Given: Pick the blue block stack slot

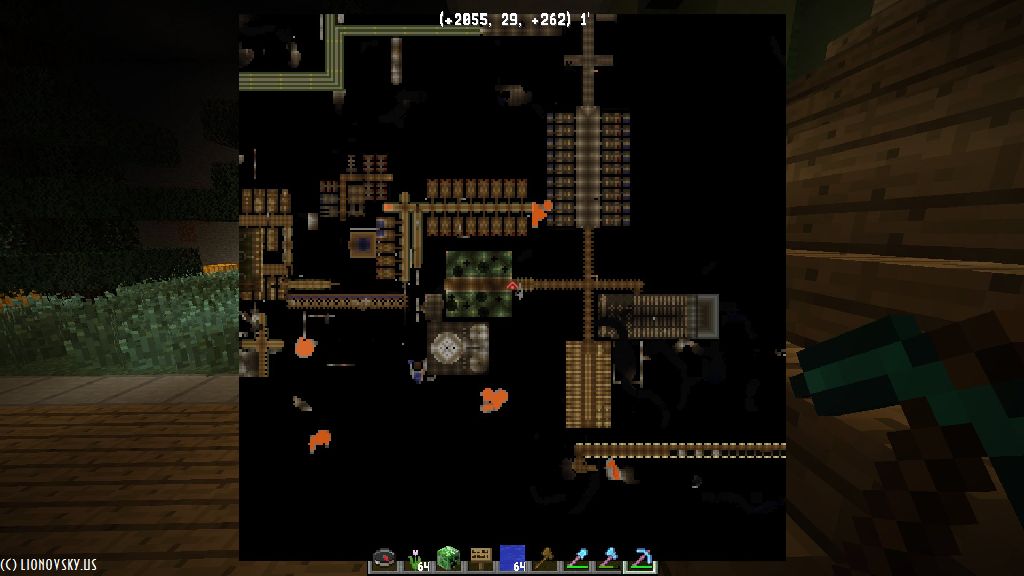Looking at the screenshot, I should coord(512,558).
